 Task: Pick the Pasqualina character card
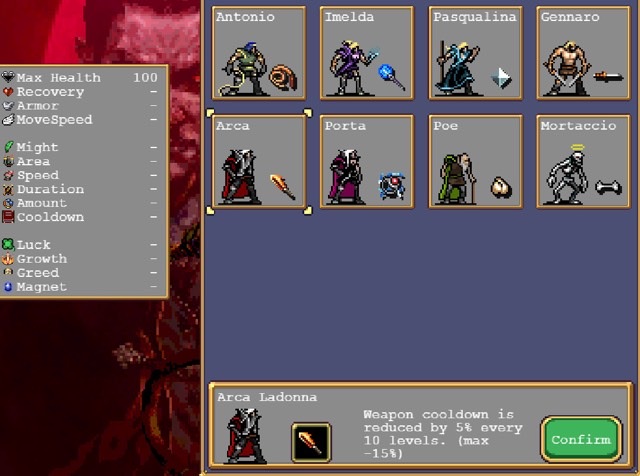[x=475, y=53]
